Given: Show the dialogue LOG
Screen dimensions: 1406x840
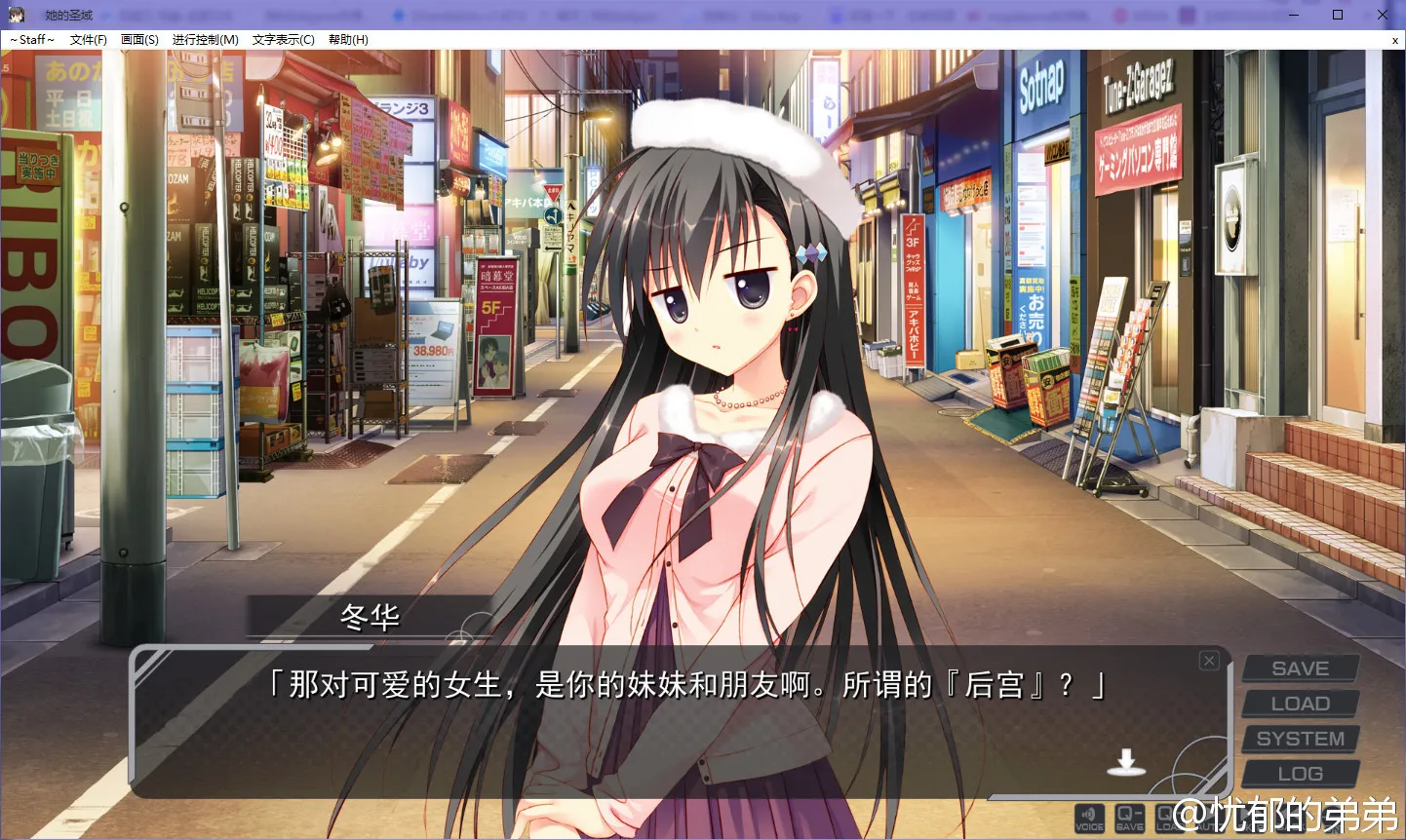Looking at the screenshot, I should [x=1300, y=774].
